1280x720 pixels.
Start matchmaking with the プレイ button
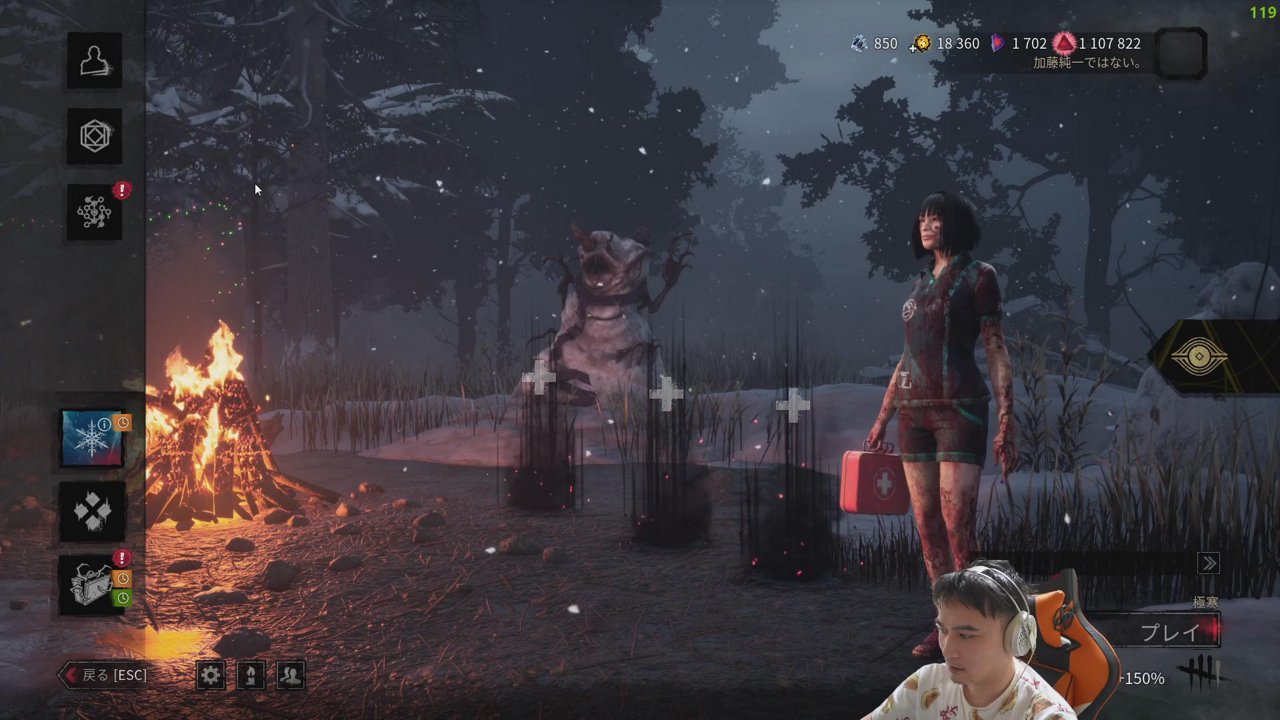coord(1170,632)
